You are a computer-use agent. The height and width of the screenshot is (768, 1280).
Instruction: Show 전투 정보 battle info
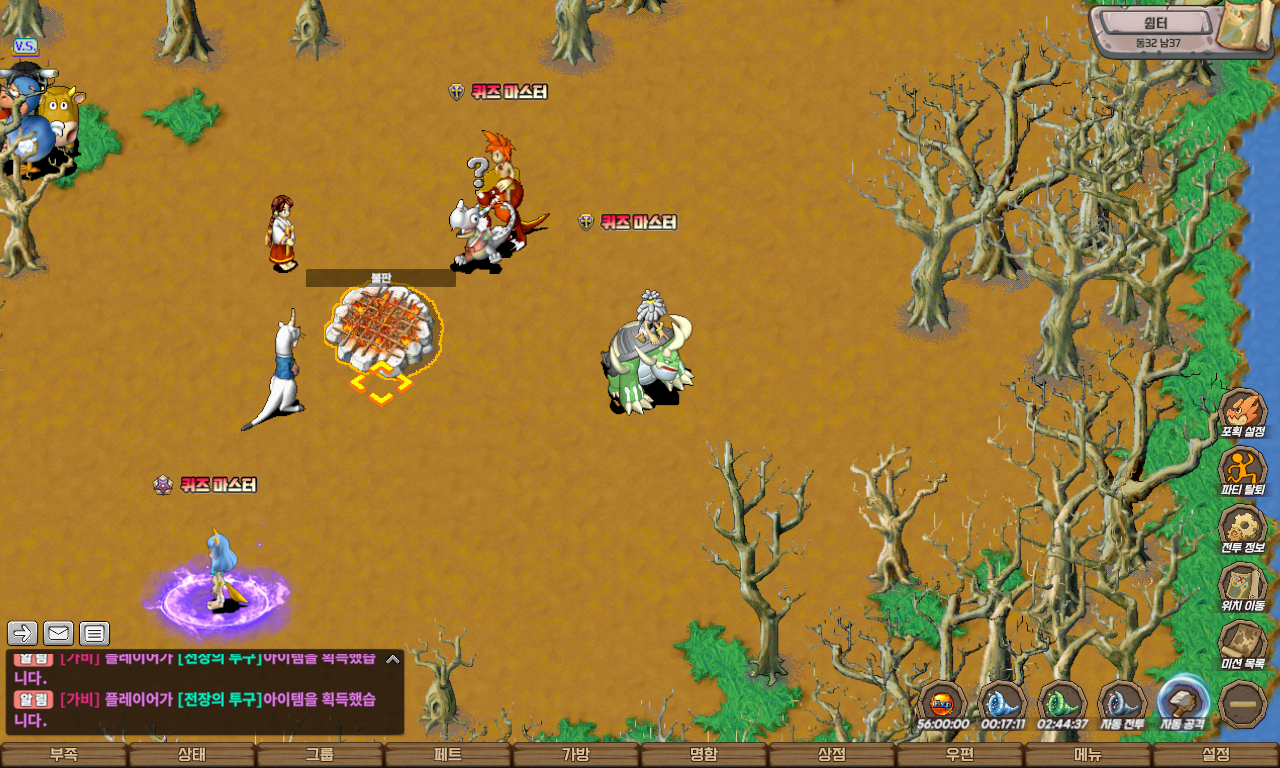point(1243,529)
